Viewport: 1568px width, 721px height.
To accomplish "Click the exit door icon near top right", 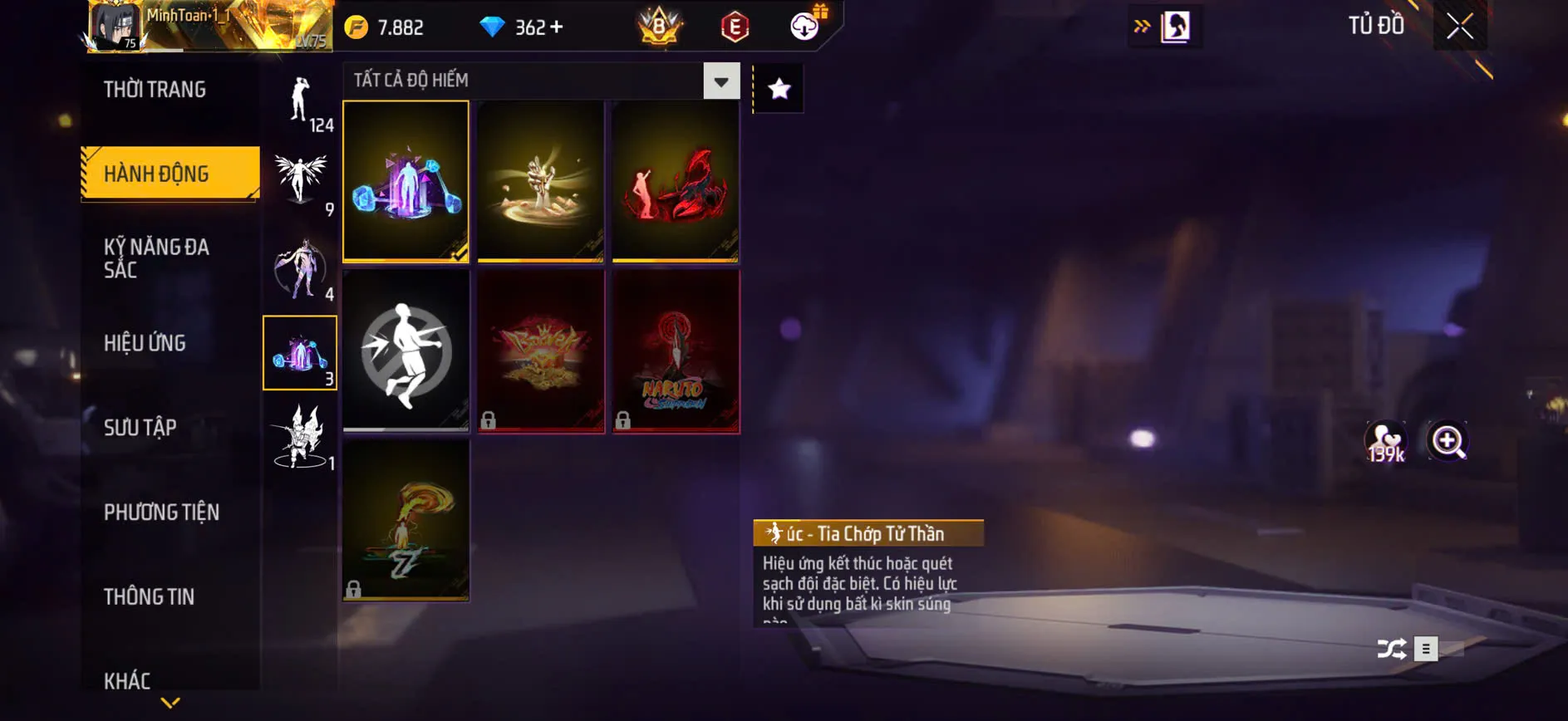I will pyautogui.click(x=1175, y=25).
